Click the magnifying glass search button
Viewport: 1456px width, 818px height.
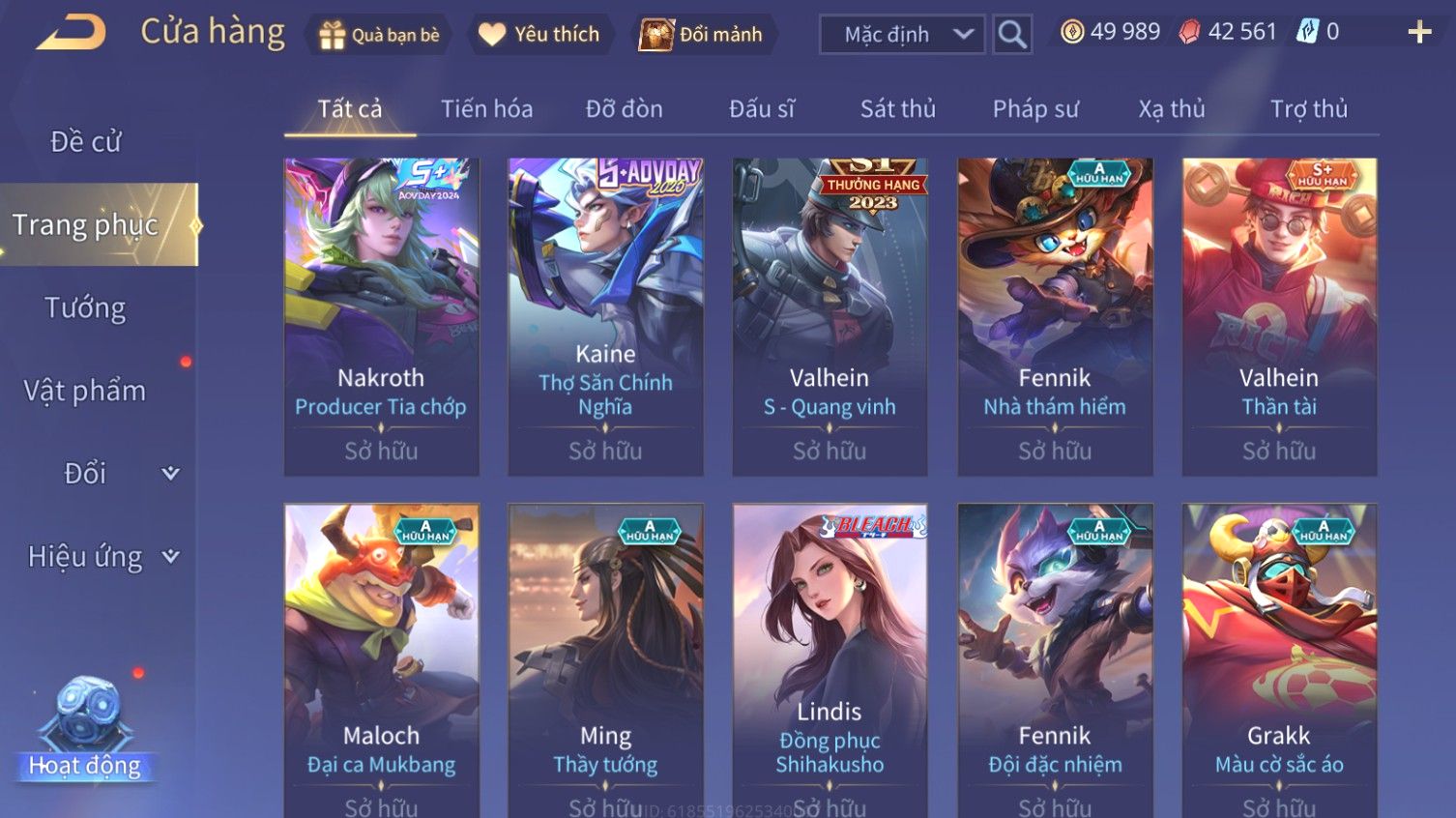[x=1012, y=35]
